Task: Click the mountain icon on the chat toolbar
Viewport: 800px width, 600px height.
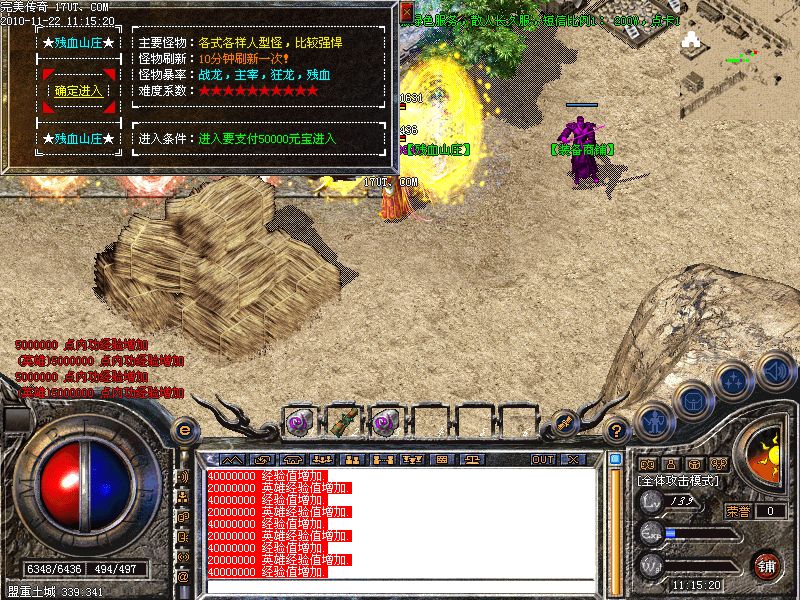Action: (232, 459)
